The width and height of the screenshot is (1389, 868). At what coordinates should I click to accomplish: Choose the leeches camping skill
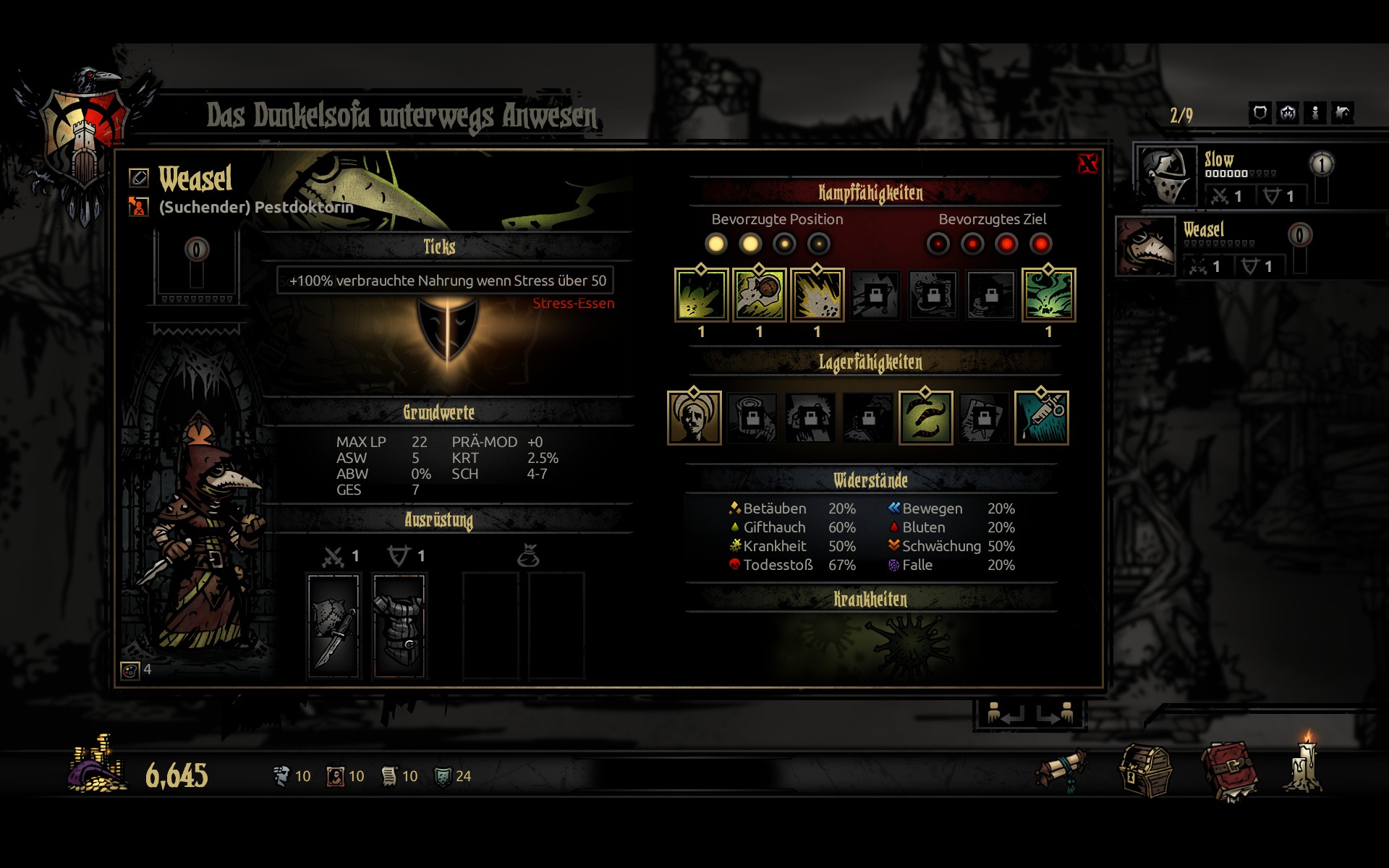[925, 418]
